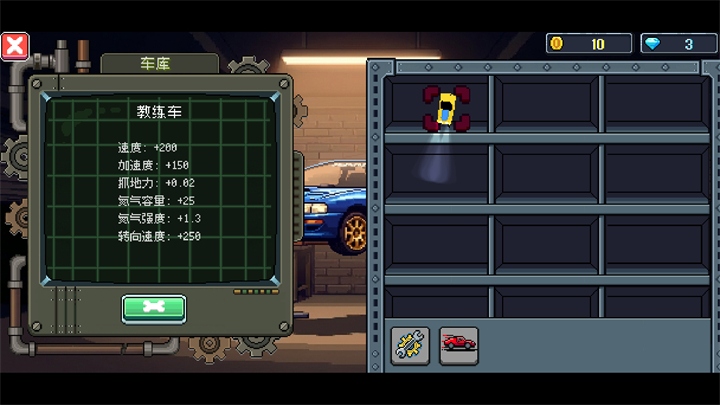Close the garage with the red X
Viewport: 720px width, 405px height.
pyautogui.click(x=15, y=46)
